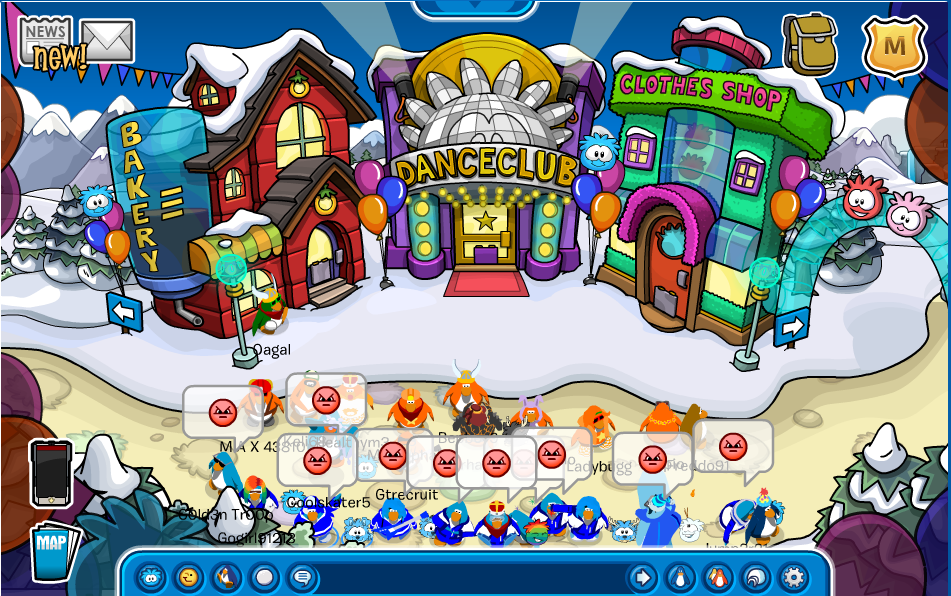Click the moderator M badge
Image resolution: width=951 pixels, height=596 pixels.
(894, 46)
